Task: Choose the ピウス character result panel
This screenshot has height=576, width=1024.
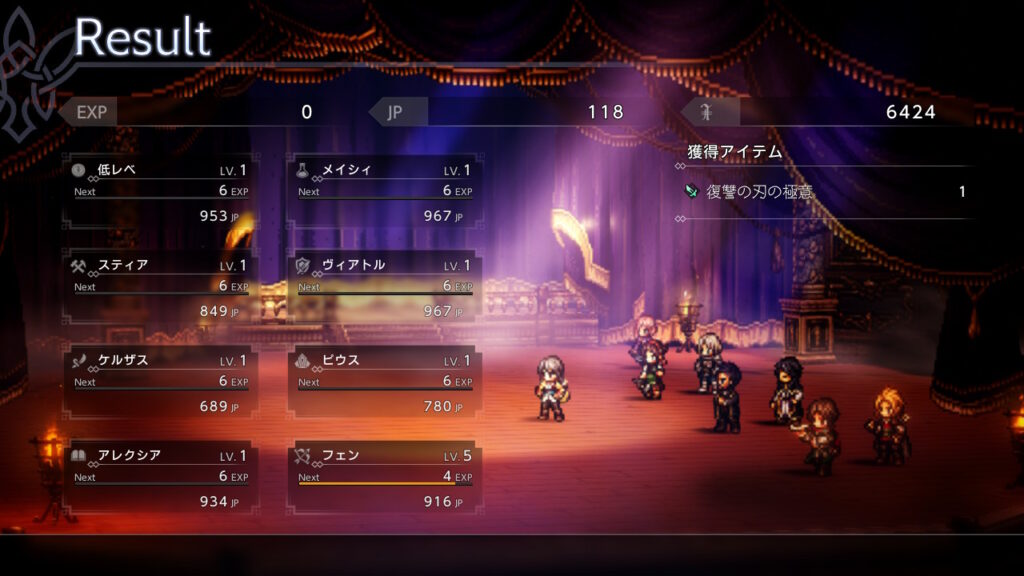Action: pos(384,383)
